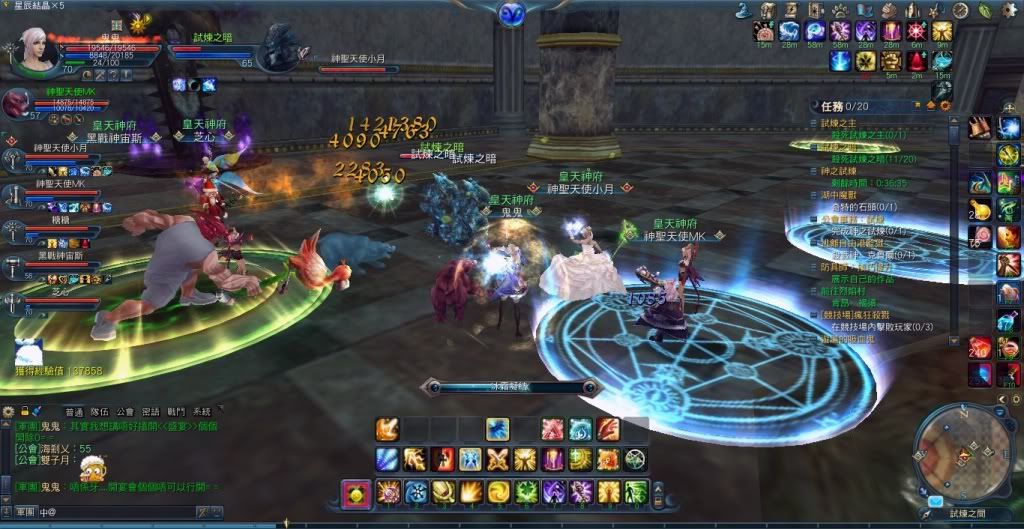Select the player's own portrait

pyautogui.click(x=31, y=47)
